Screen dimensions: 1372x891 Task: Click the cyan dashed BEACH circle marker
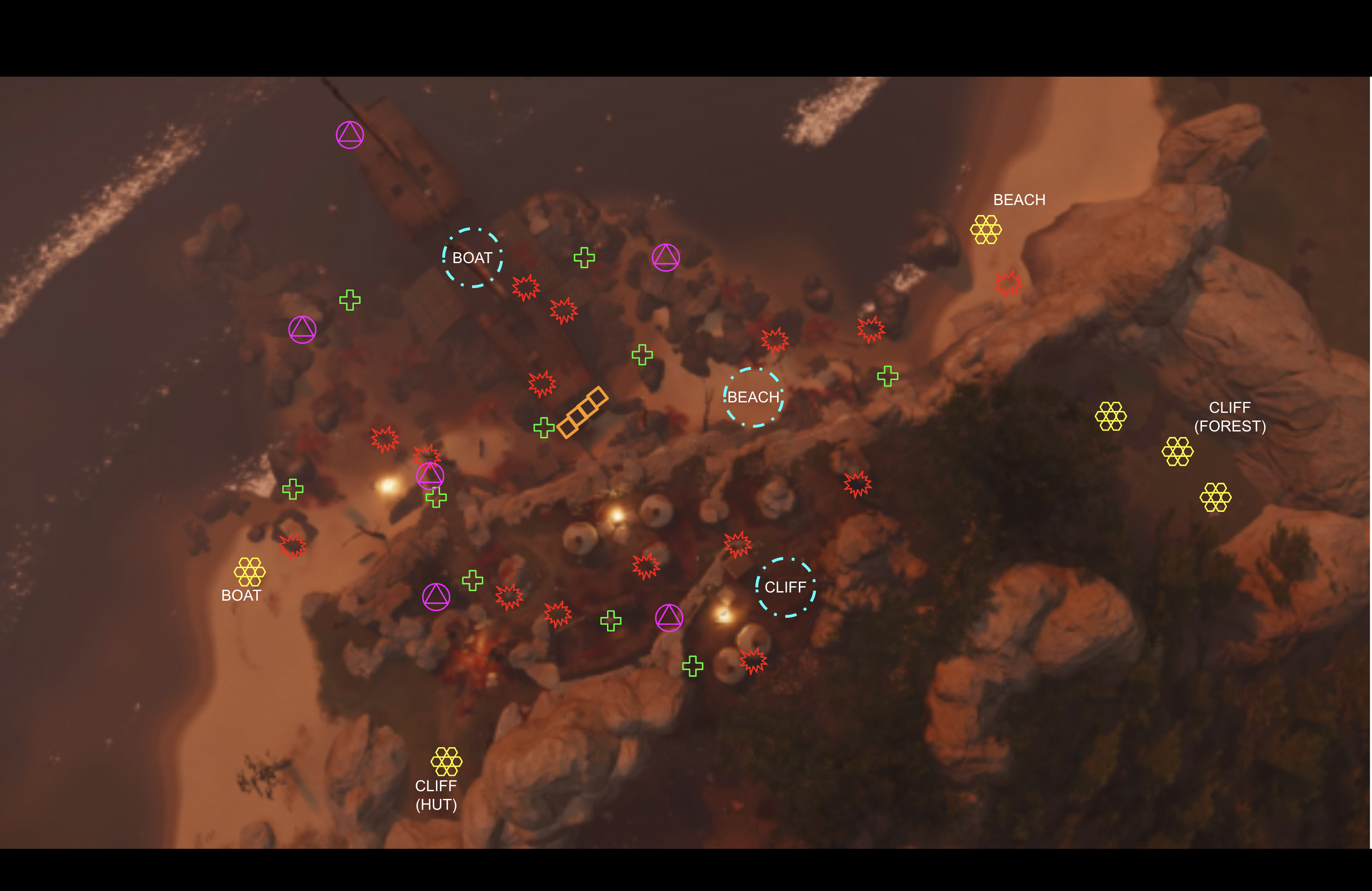[753, 397]
